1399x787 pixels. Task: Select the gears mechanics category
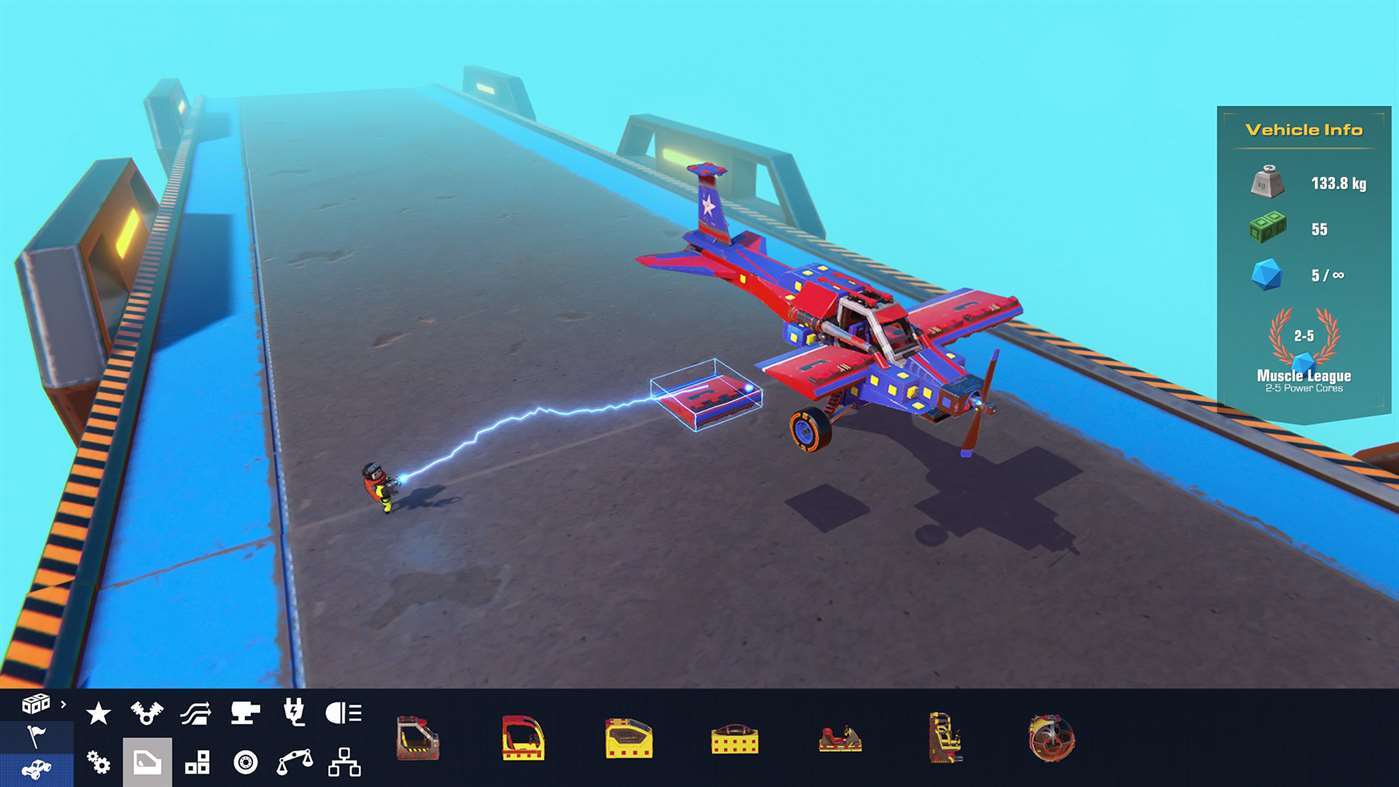[x=98, y=763]
